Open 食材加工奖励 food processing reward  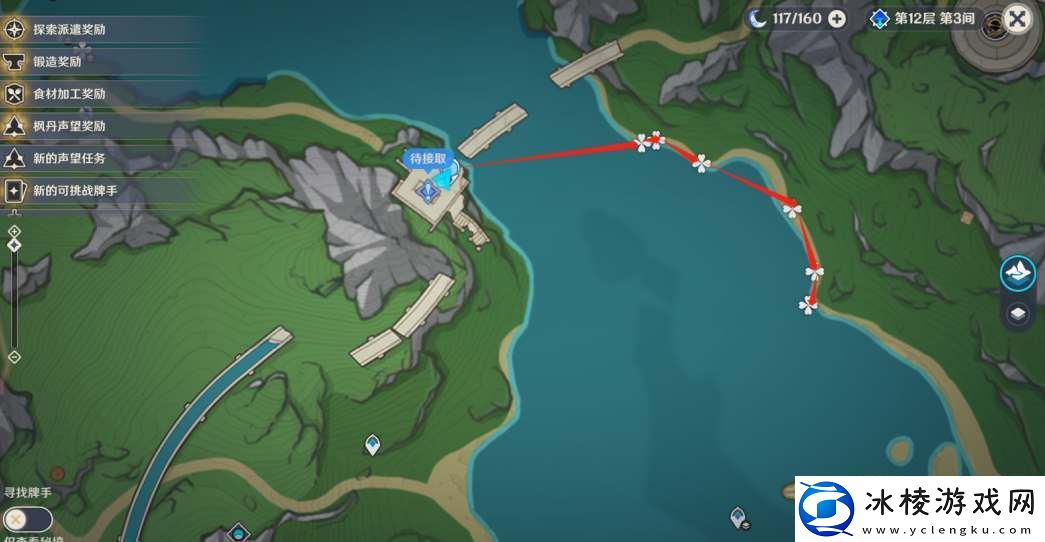pos(68,94)
